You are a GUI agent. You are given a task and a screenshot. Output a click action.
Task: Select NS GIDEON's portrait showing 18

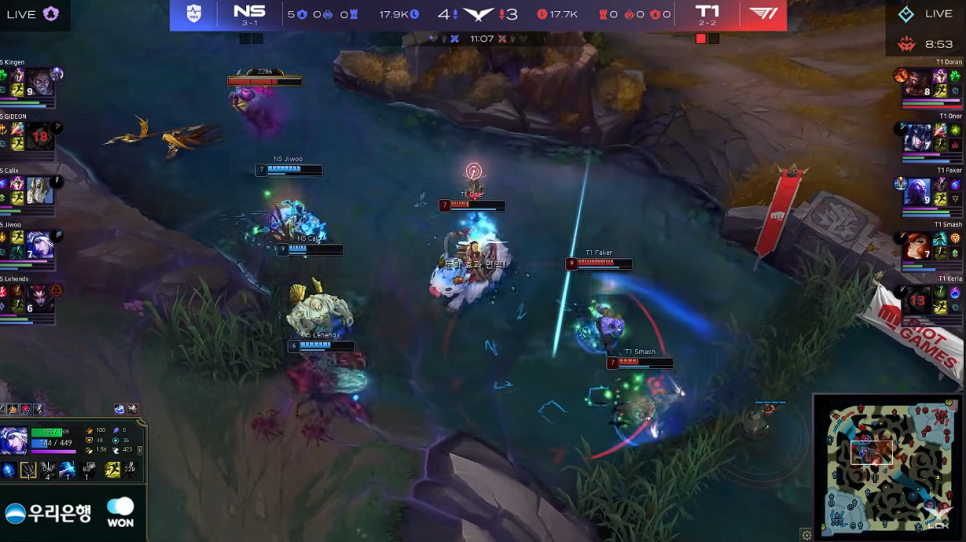(40, 135)
